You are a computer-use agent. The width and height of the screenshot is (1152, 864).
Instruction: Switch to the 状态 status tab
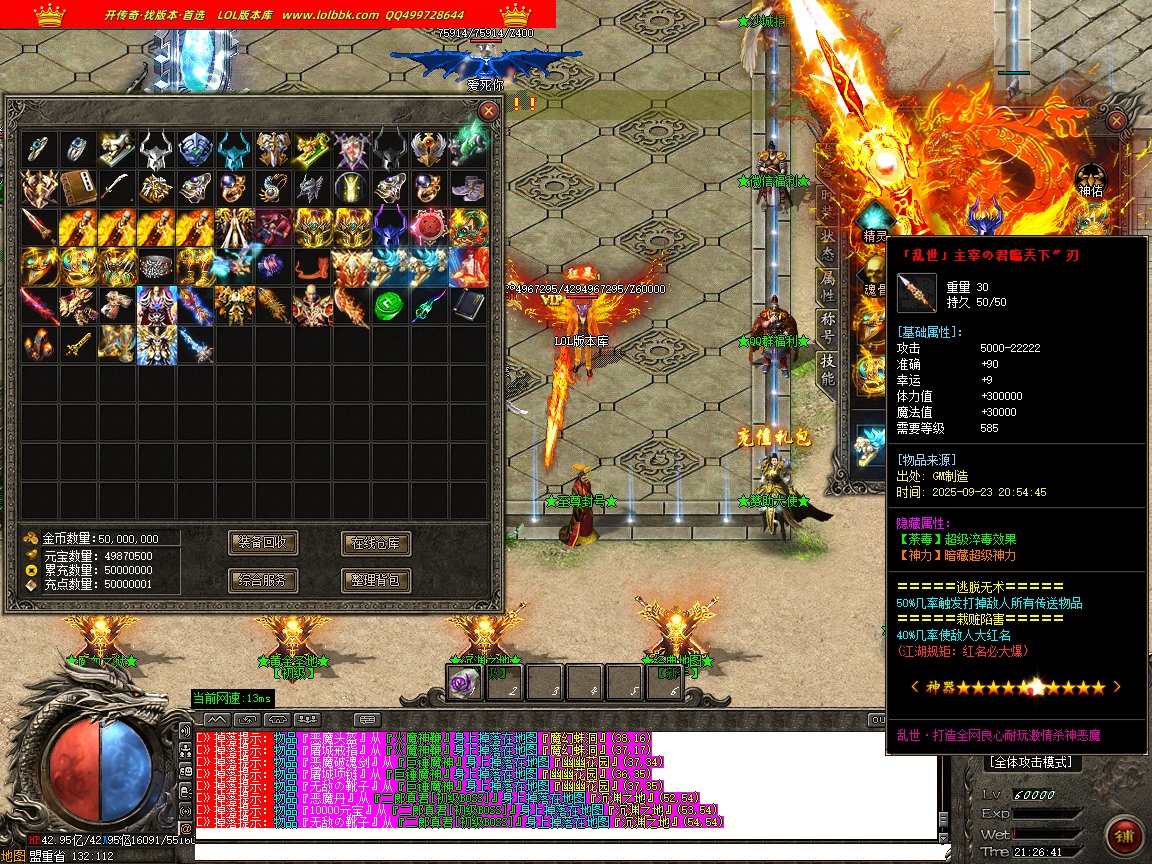(x=827, y=243)
